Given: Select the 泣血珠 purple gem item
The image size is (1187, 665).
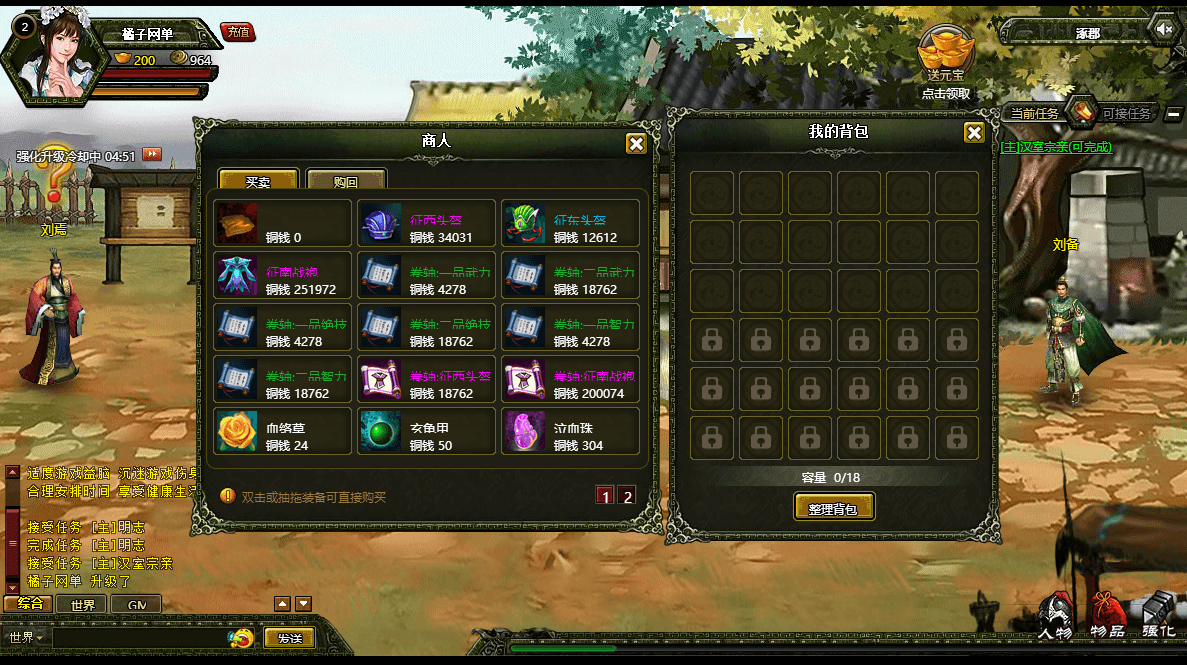Looking at the screenshot, I should [x=571, y=432].
